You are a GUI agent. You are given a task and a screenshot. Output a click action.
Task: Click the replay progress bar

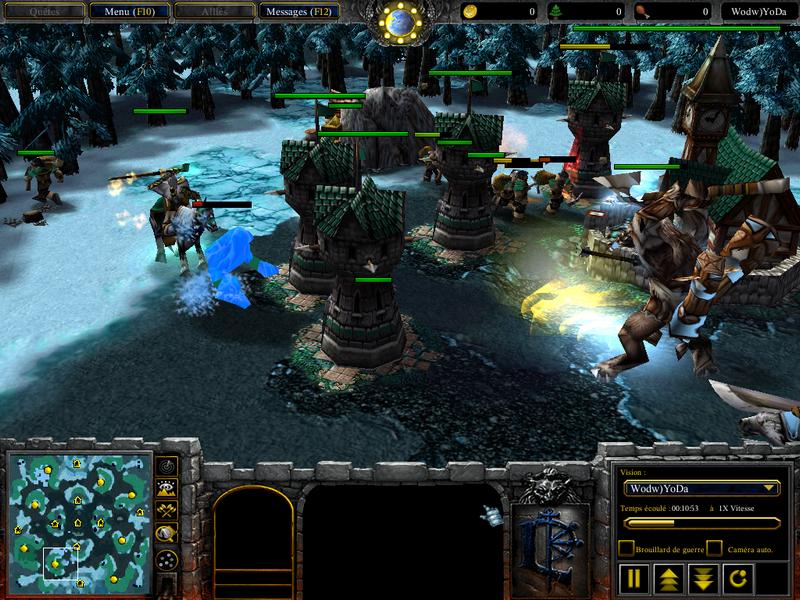(x=701, y=522)
